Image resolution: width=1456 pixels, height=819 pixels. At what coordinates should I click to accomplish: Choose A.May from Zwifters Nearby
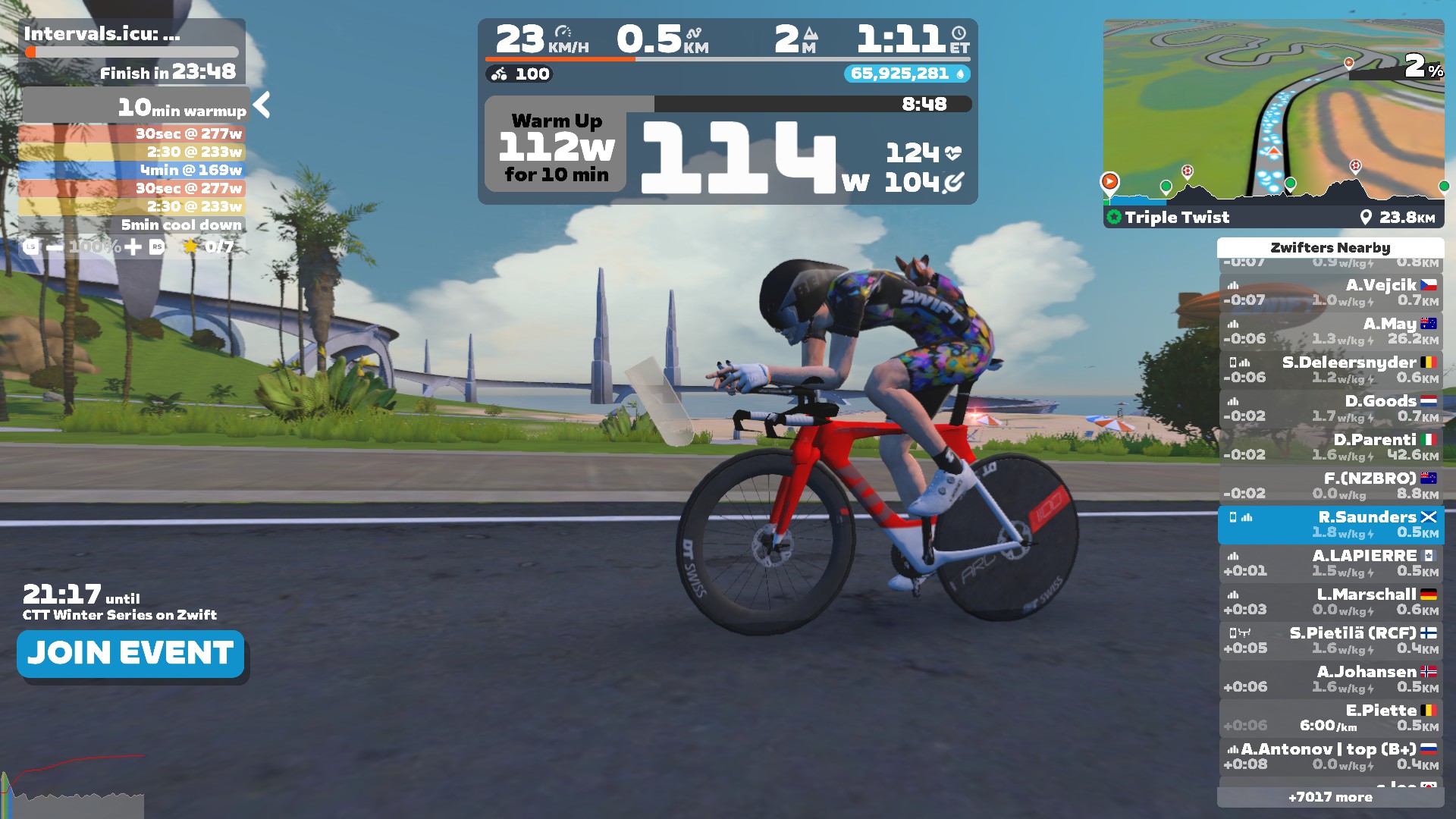tap(1331, 331)
